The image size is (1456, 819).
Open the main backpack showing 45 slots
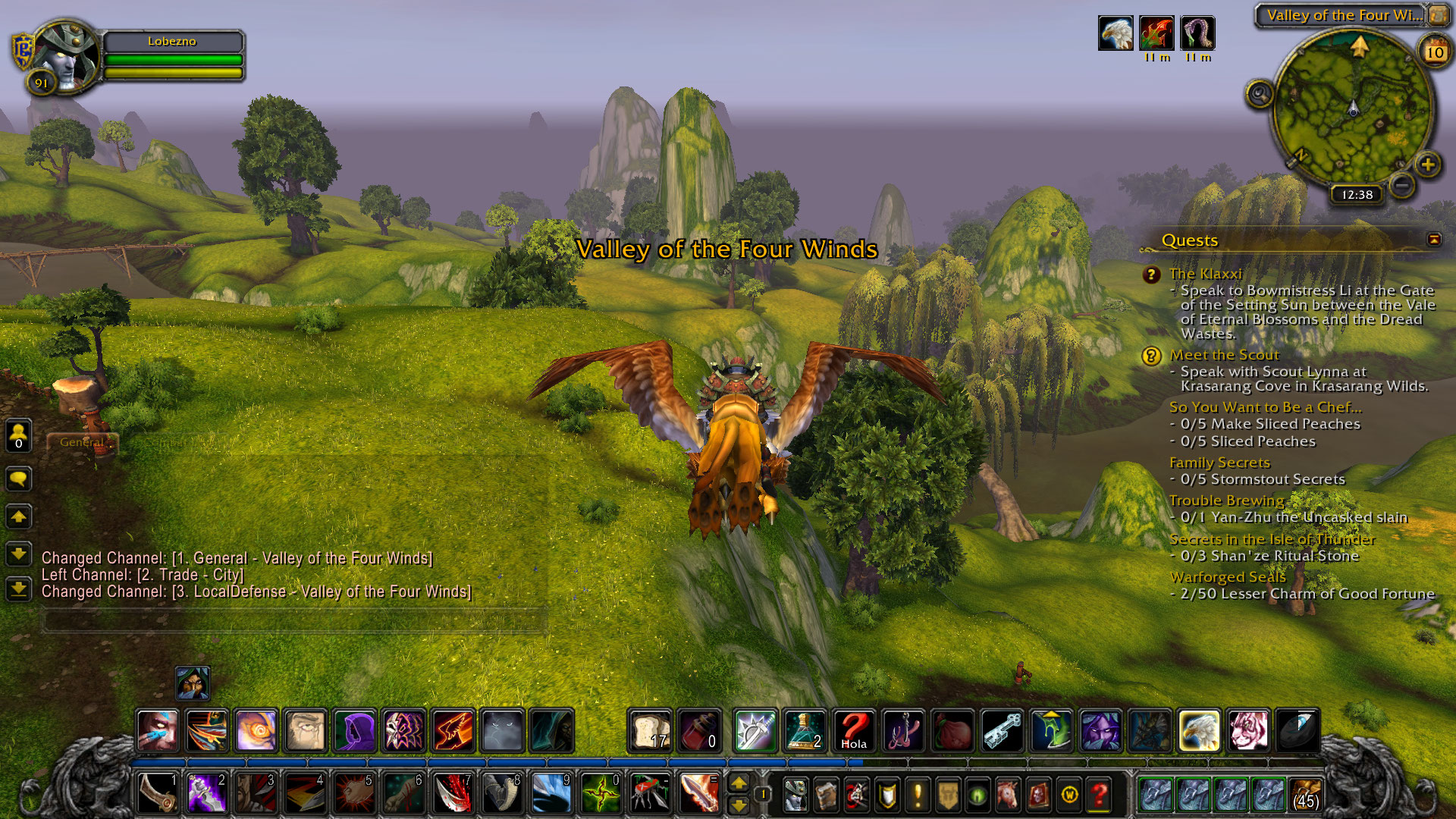coord(1305,795)
